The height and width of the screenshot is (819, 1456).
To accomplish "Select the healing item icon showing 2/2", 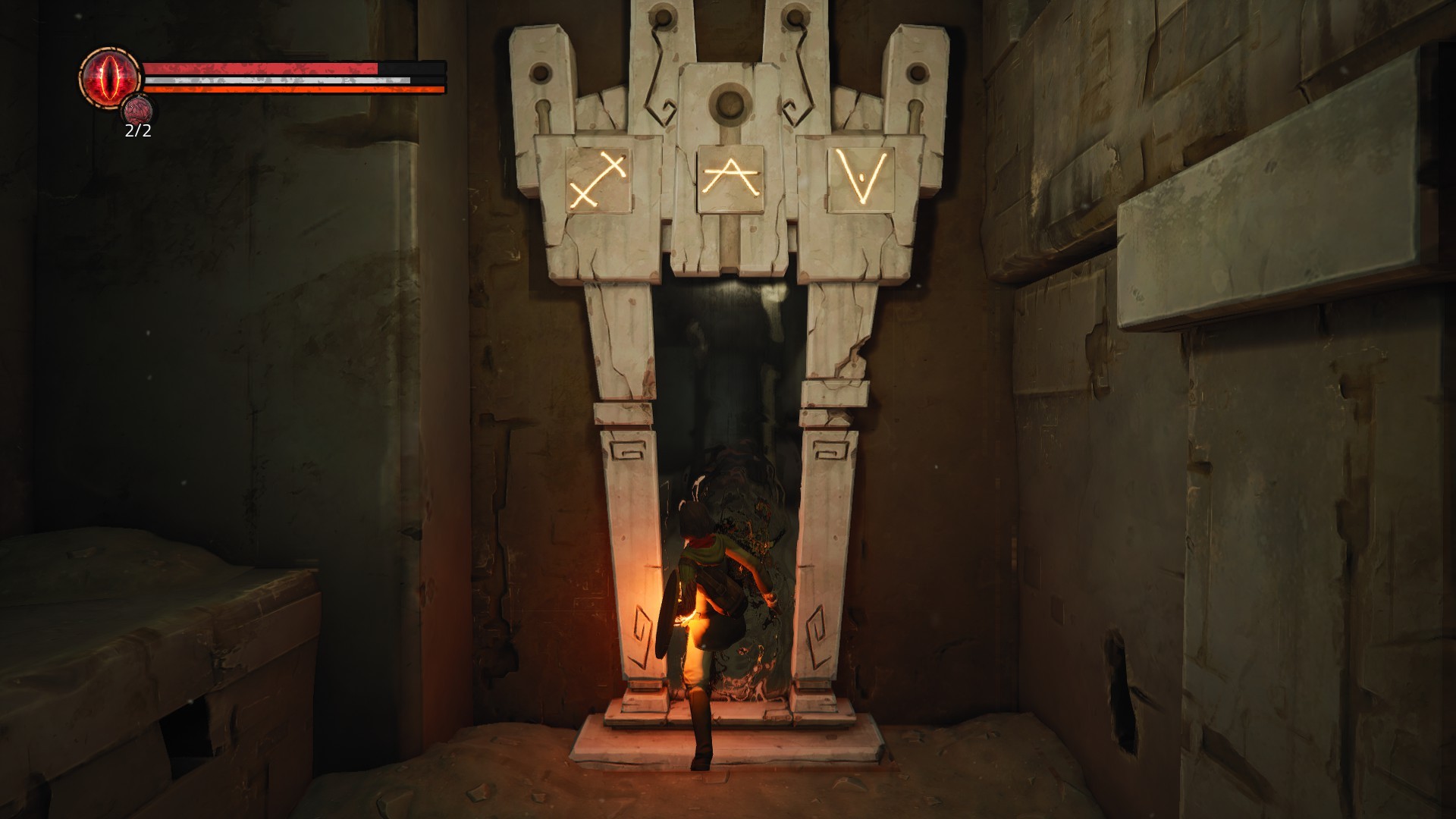I will 137,112.
